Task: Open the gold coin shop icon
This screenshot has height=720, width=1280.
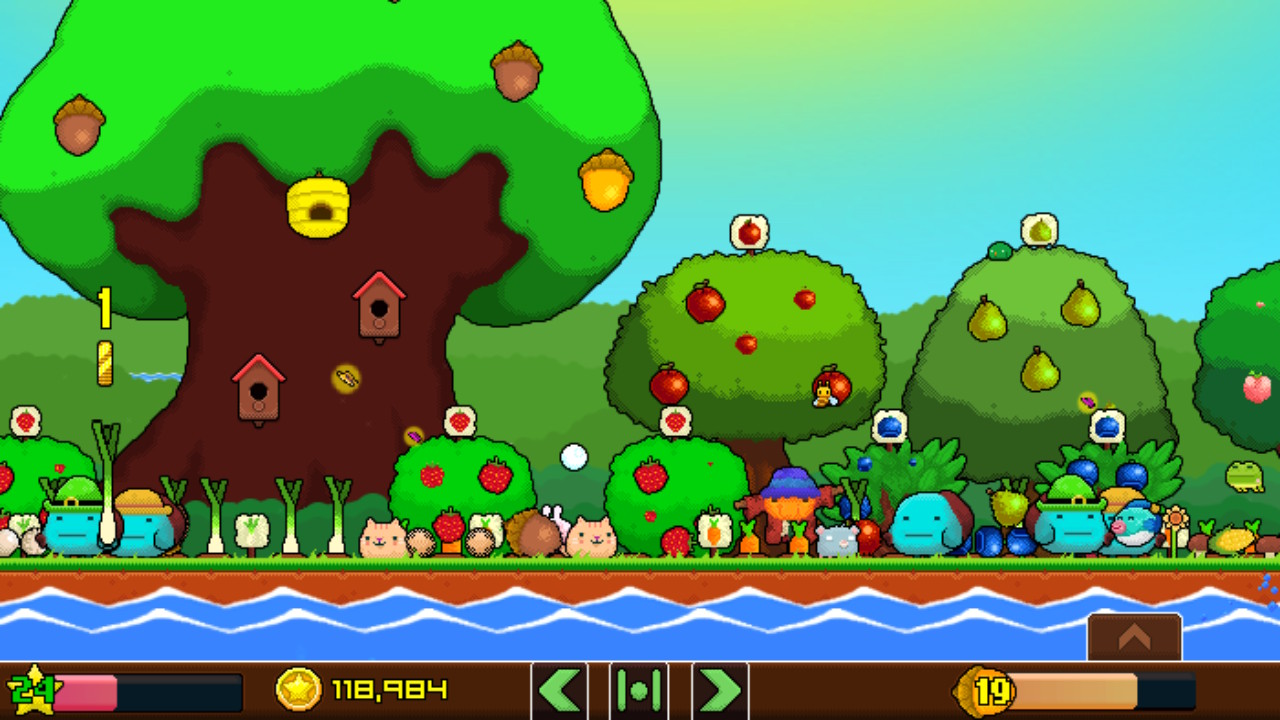Action: pyautogui.click(x=298, y=689)
